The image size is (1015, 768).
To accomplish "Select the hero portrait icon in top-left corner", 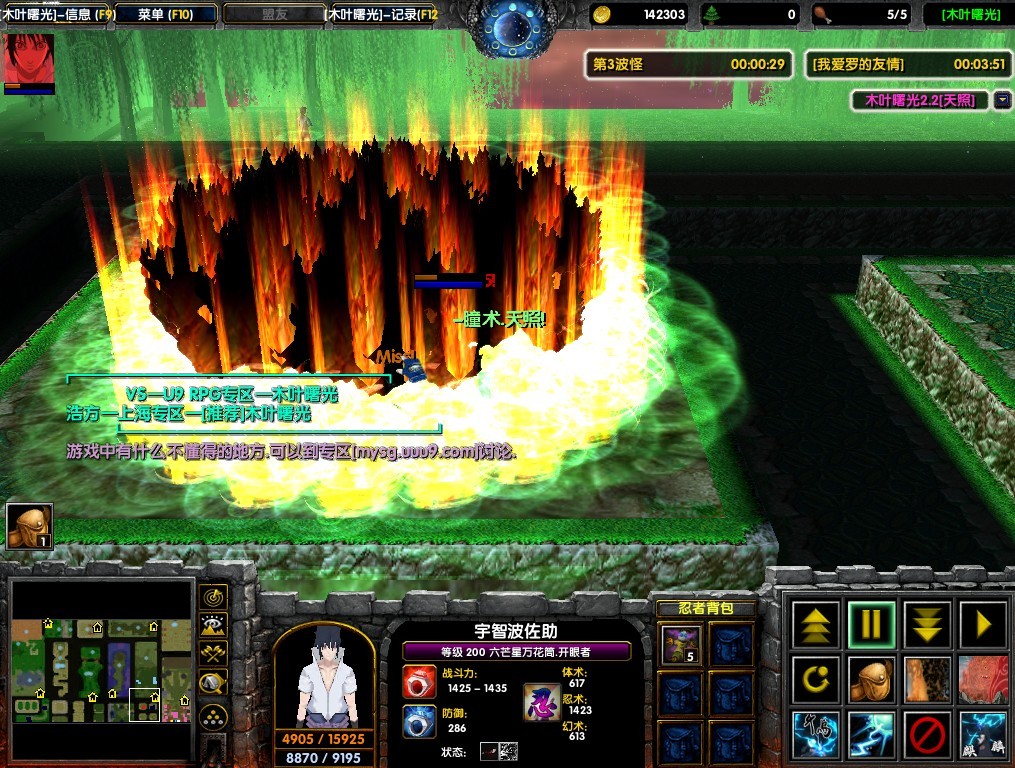I will pyautogui.click(x=29, y=59).
